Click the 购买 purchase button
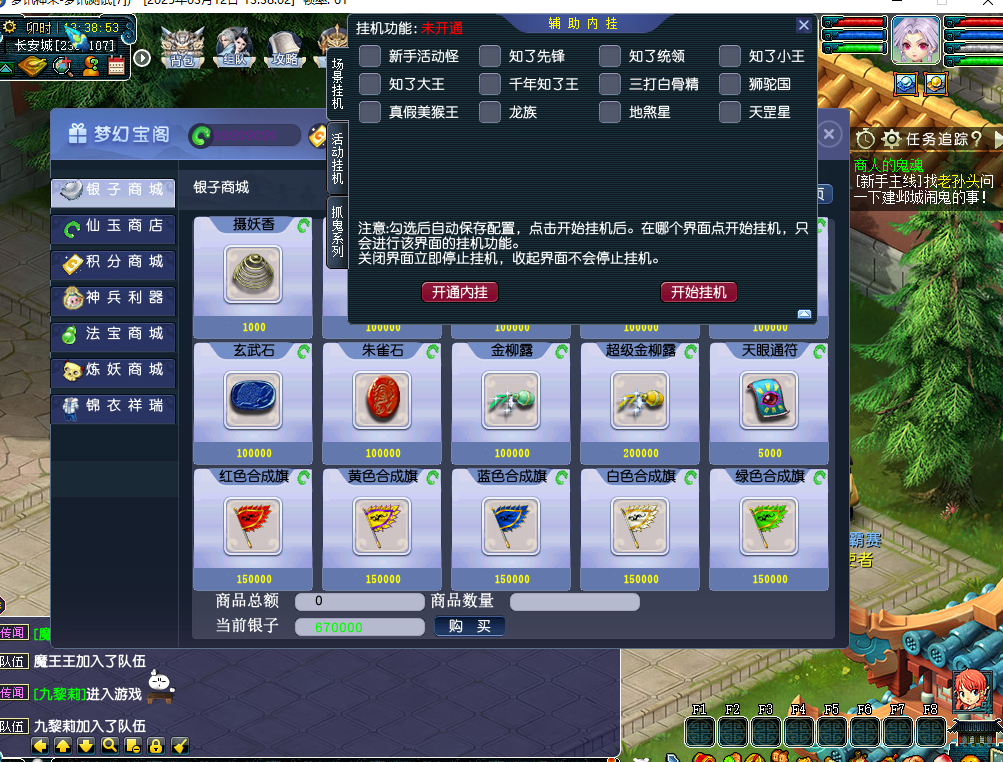The height and width of the screenshot is (762, 1003). pos(469,626)
